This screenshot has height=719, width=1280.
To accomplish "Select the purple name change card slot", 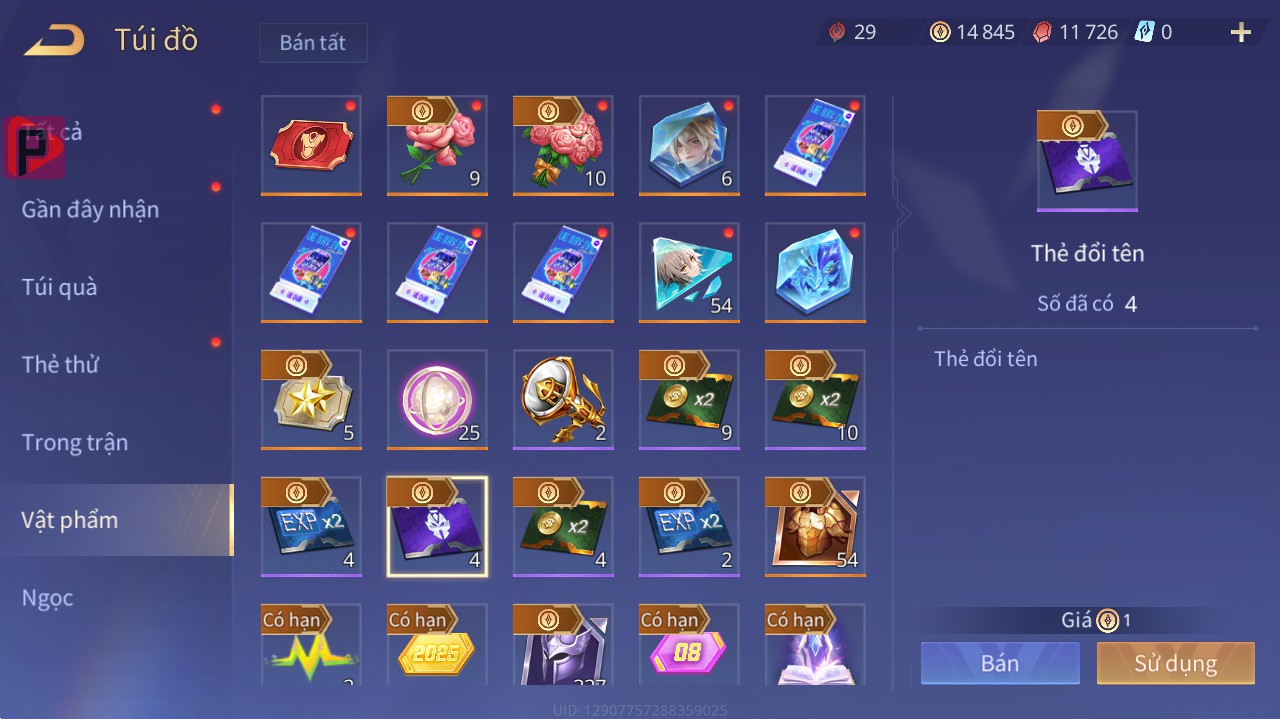I will 437,526.
